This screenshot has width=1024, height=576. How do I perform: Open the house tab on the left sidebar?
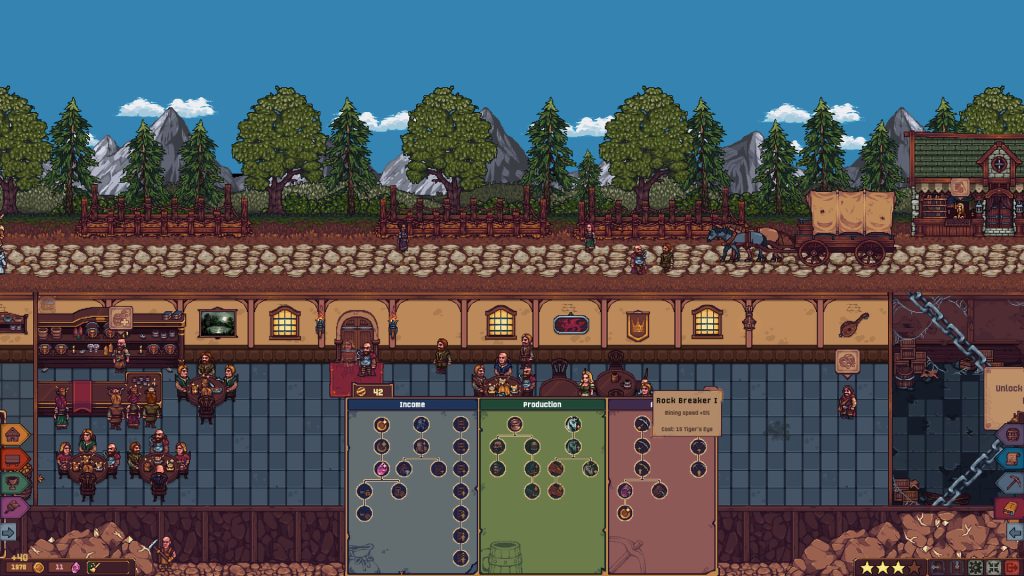[x=14, y=435]
